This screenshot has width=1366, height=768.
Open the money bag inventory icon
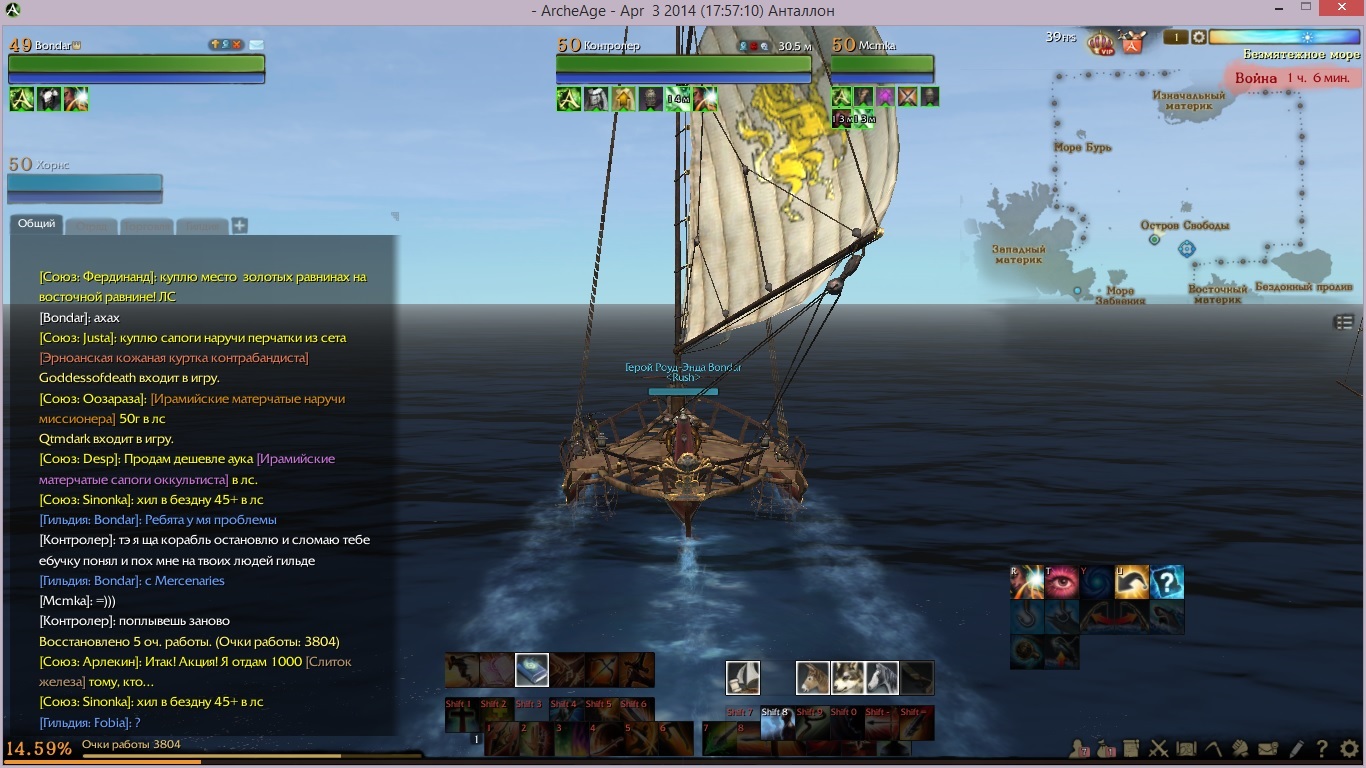pos(1106,748)
